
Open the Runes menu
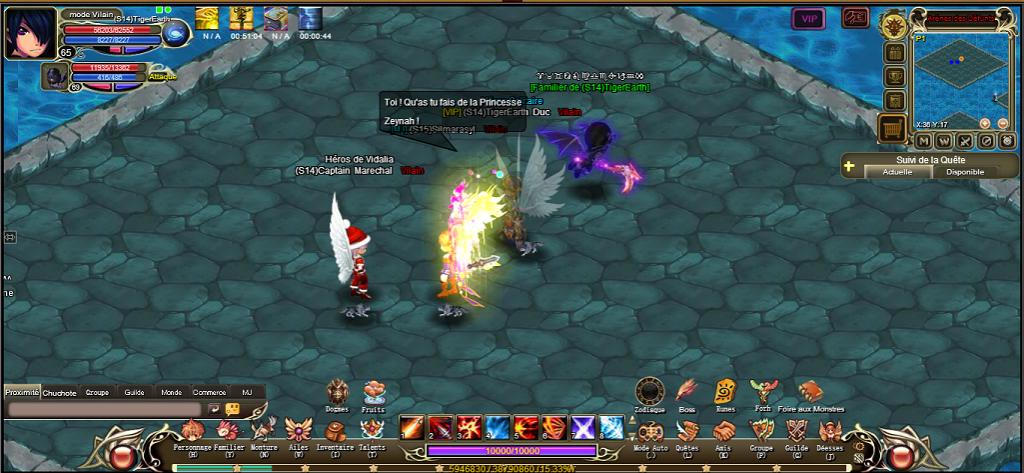pos(725,391)
